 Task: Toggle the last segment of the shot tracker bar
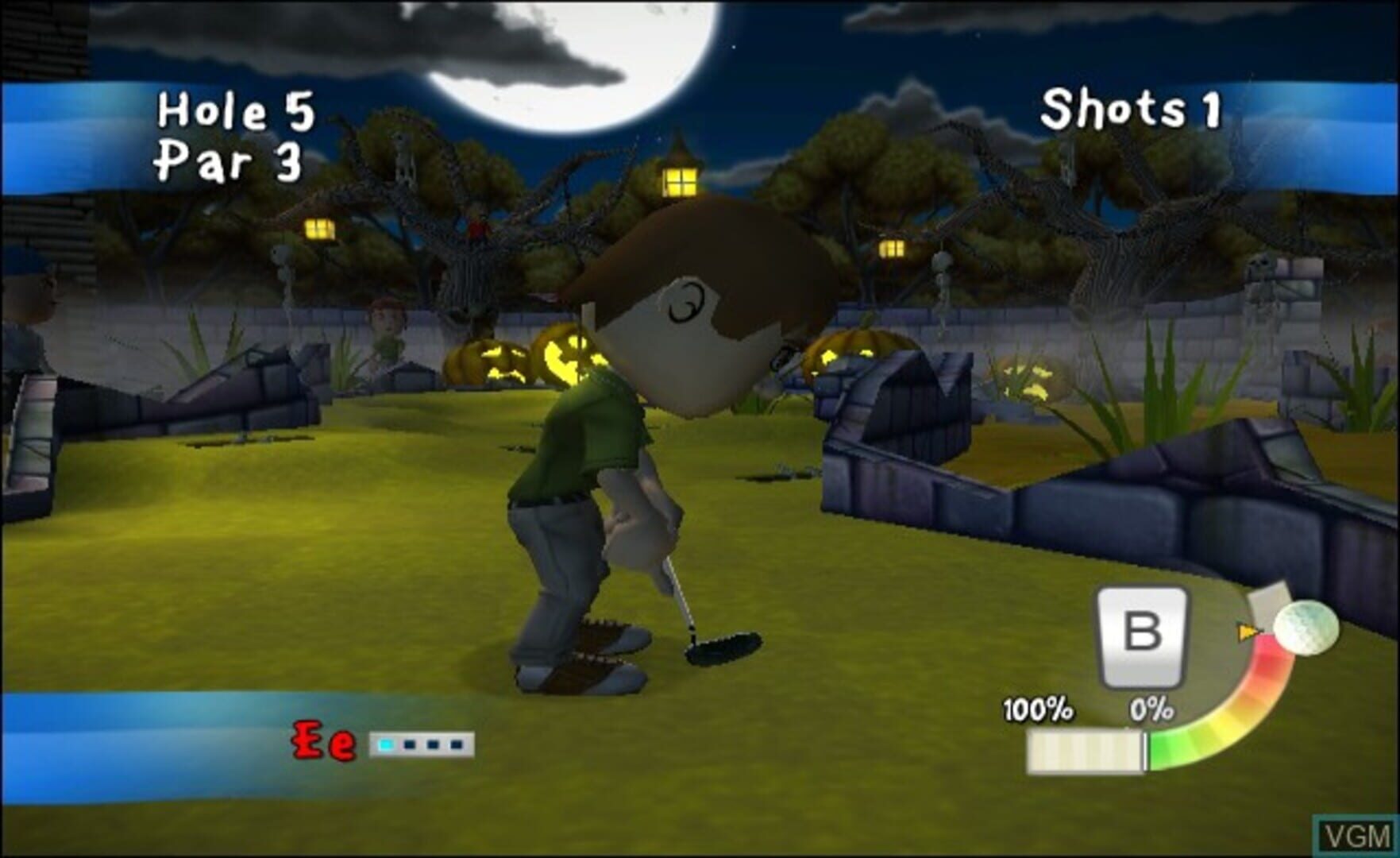457,744
